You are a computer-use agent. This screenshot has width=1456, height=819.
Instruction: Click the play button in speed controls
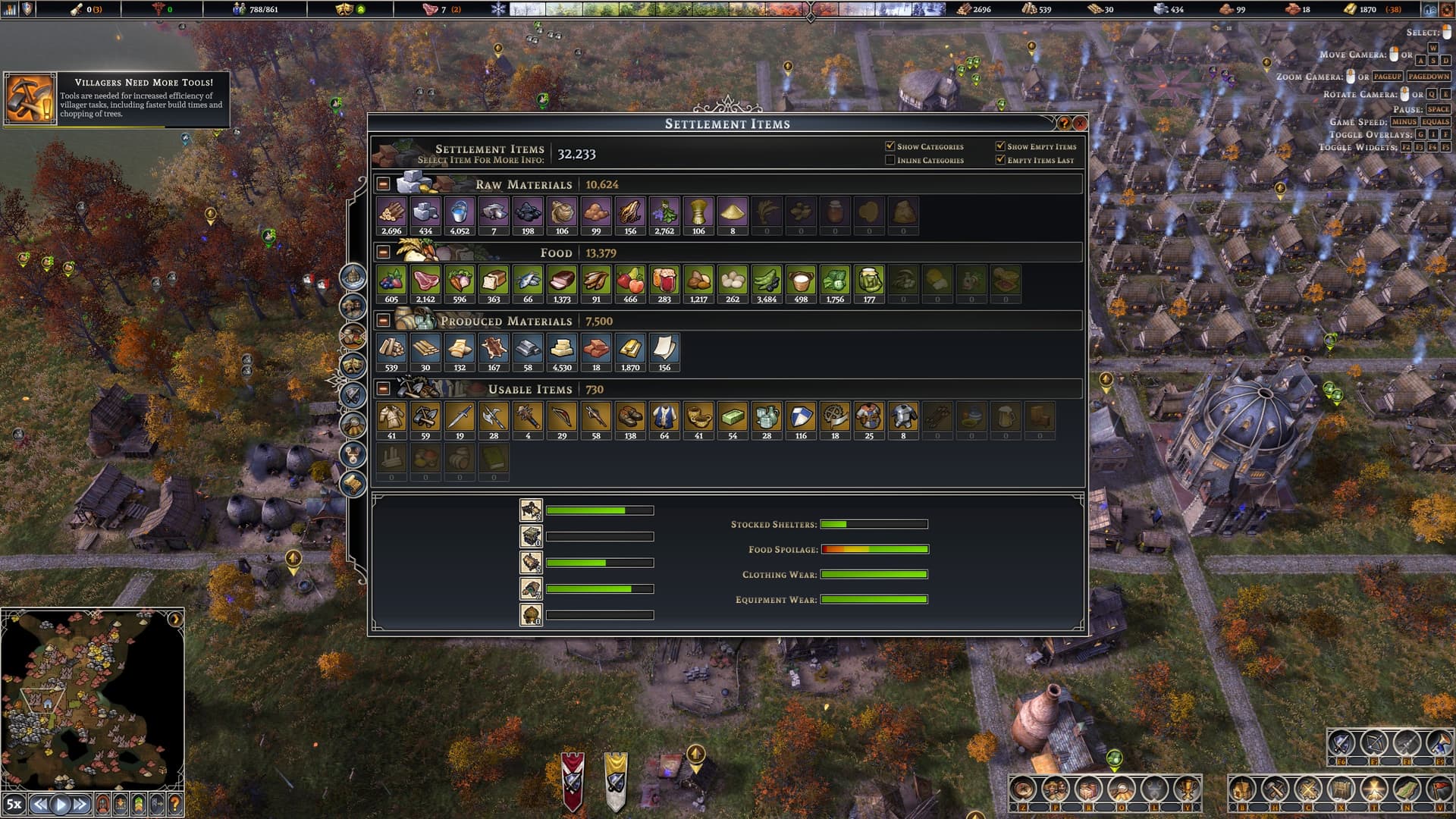(61, 804)
